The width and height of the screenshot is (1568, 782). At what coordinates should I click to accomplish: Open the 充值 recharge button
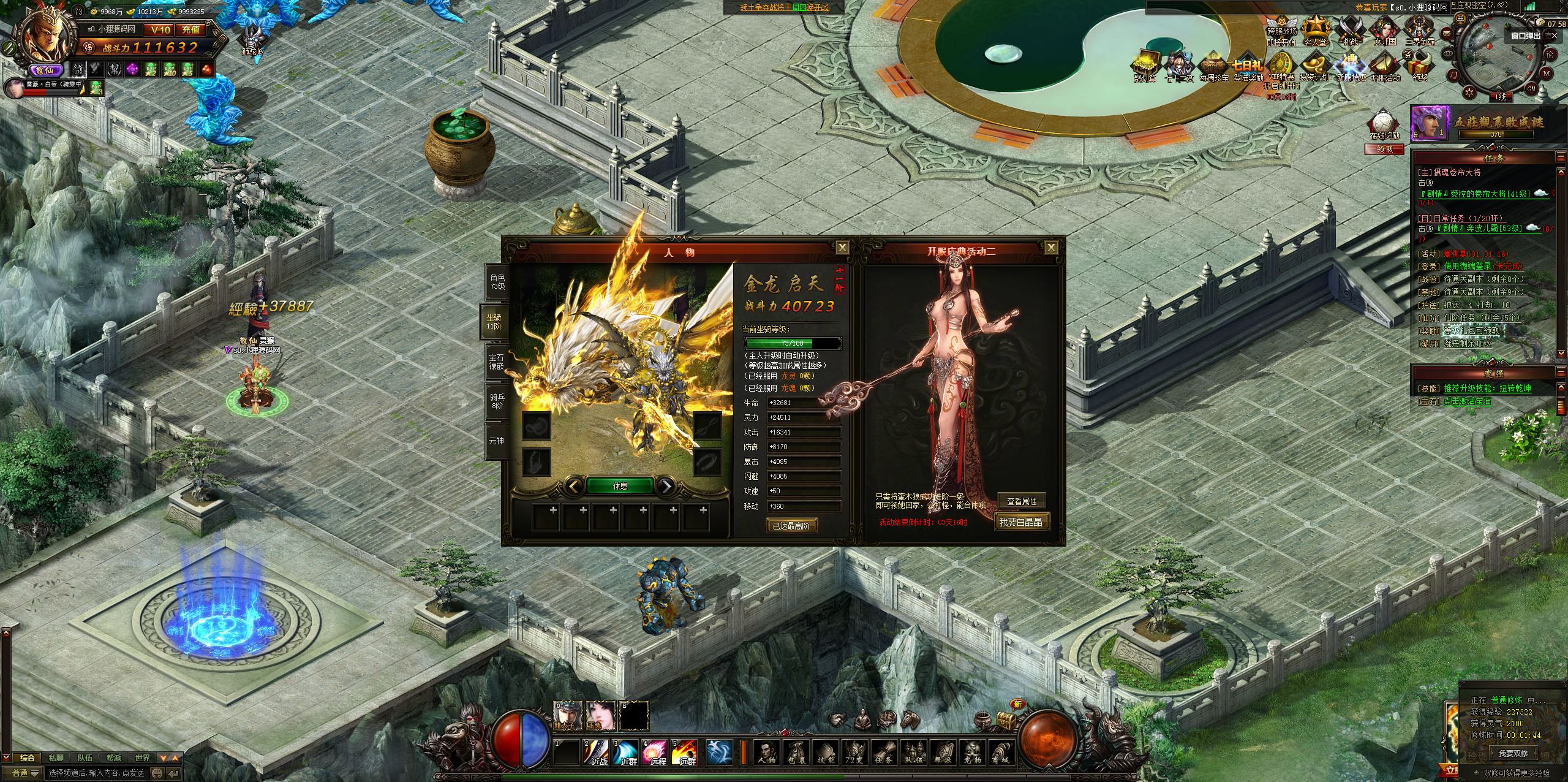pos(190,29)
